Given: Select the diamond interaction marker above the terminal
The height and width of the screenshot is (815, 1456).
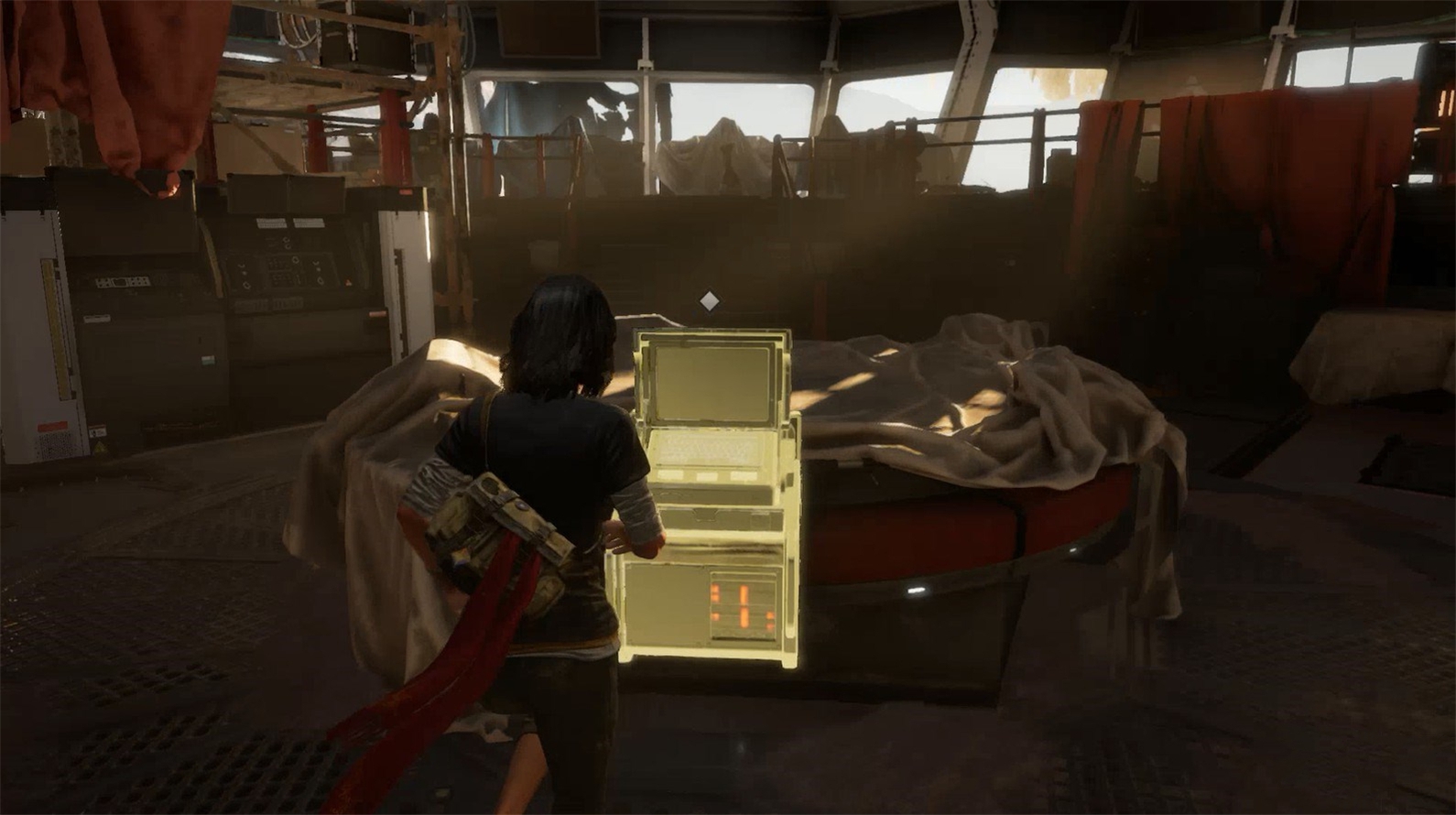Looking at the screenshot, I should pos(708,300).
